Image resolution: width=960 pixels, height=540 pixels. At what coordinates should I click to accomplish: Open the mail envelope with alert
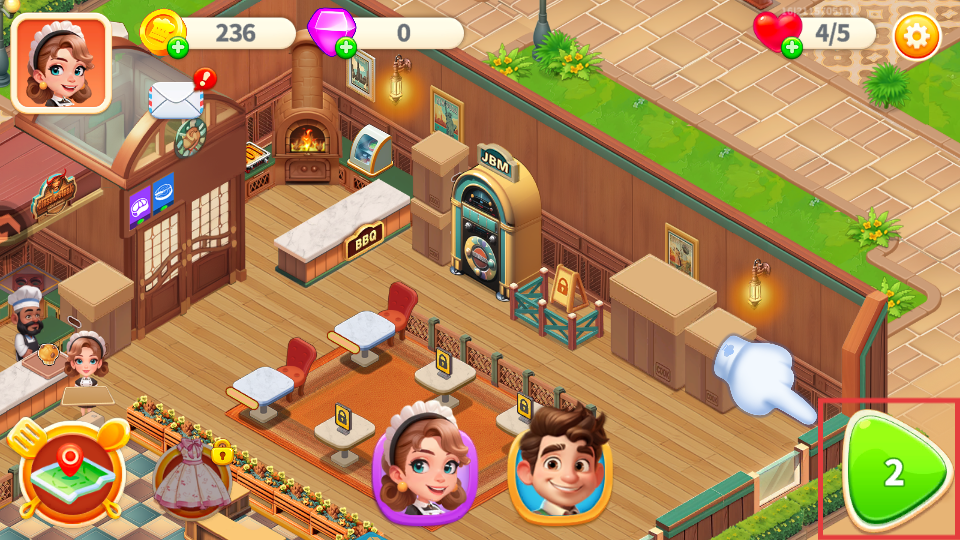(178, 98)
